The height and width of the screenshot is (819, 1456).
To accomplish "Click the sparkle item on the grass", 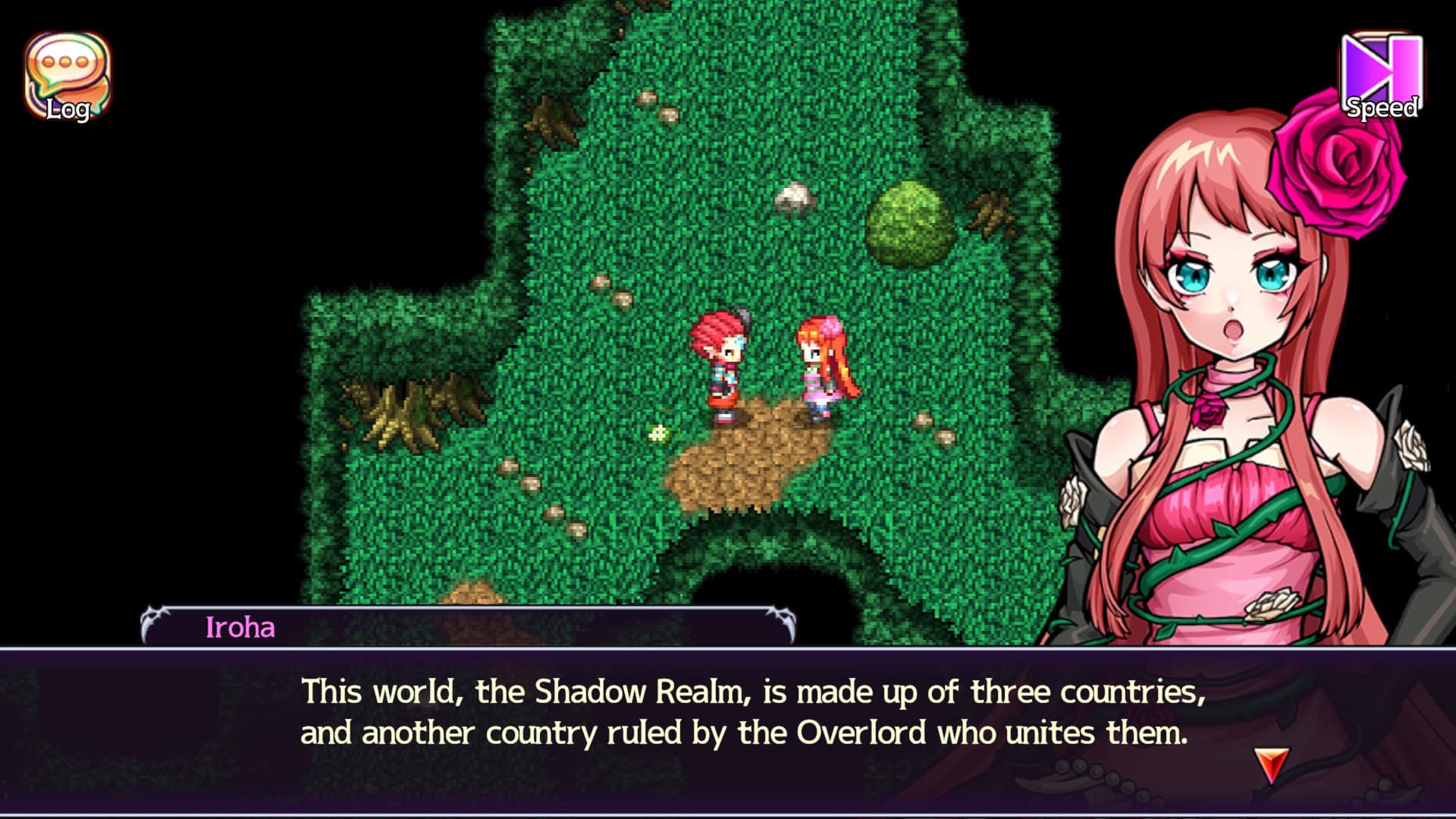I will (658, 432).
